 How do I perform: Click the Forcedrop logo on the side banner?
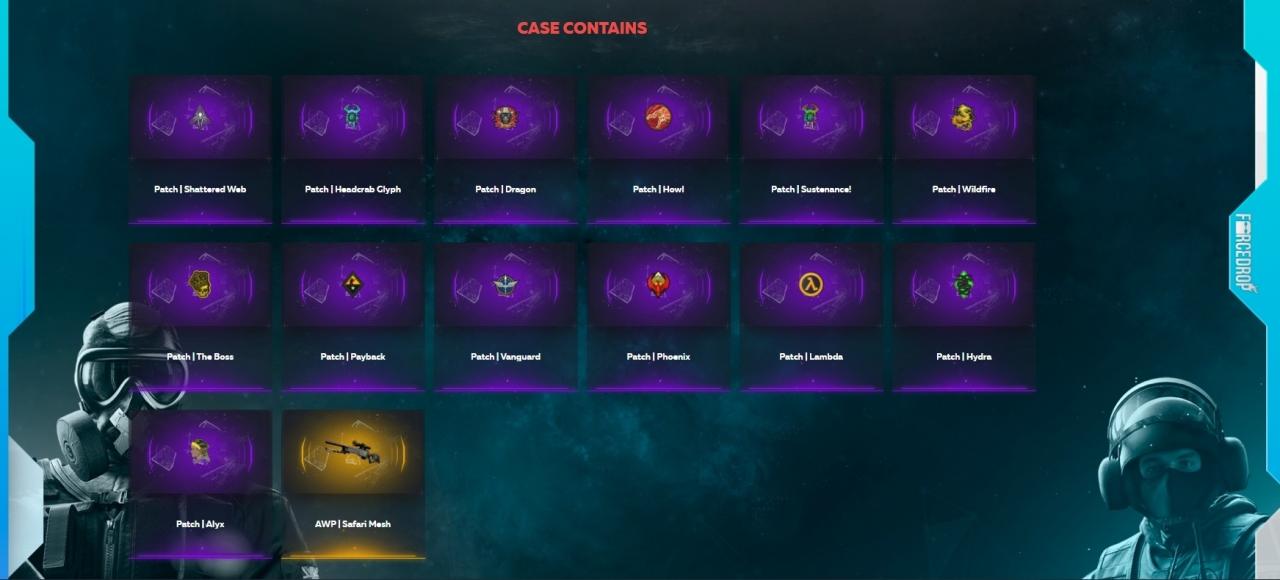pyautogui.click(x=1245, y=252)
